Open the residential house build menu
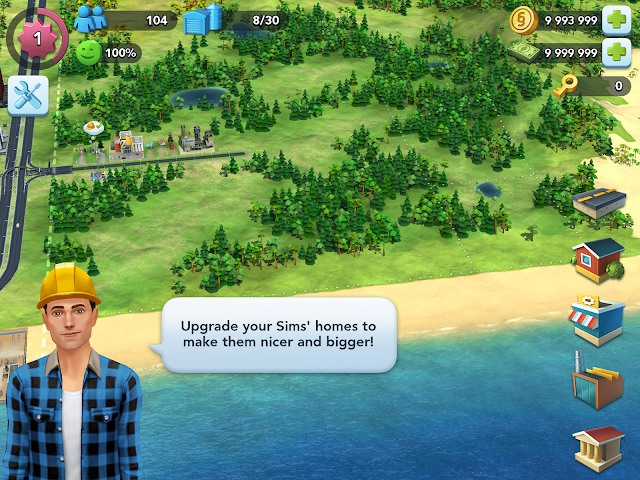640x480 pixels. coord(598,258)
